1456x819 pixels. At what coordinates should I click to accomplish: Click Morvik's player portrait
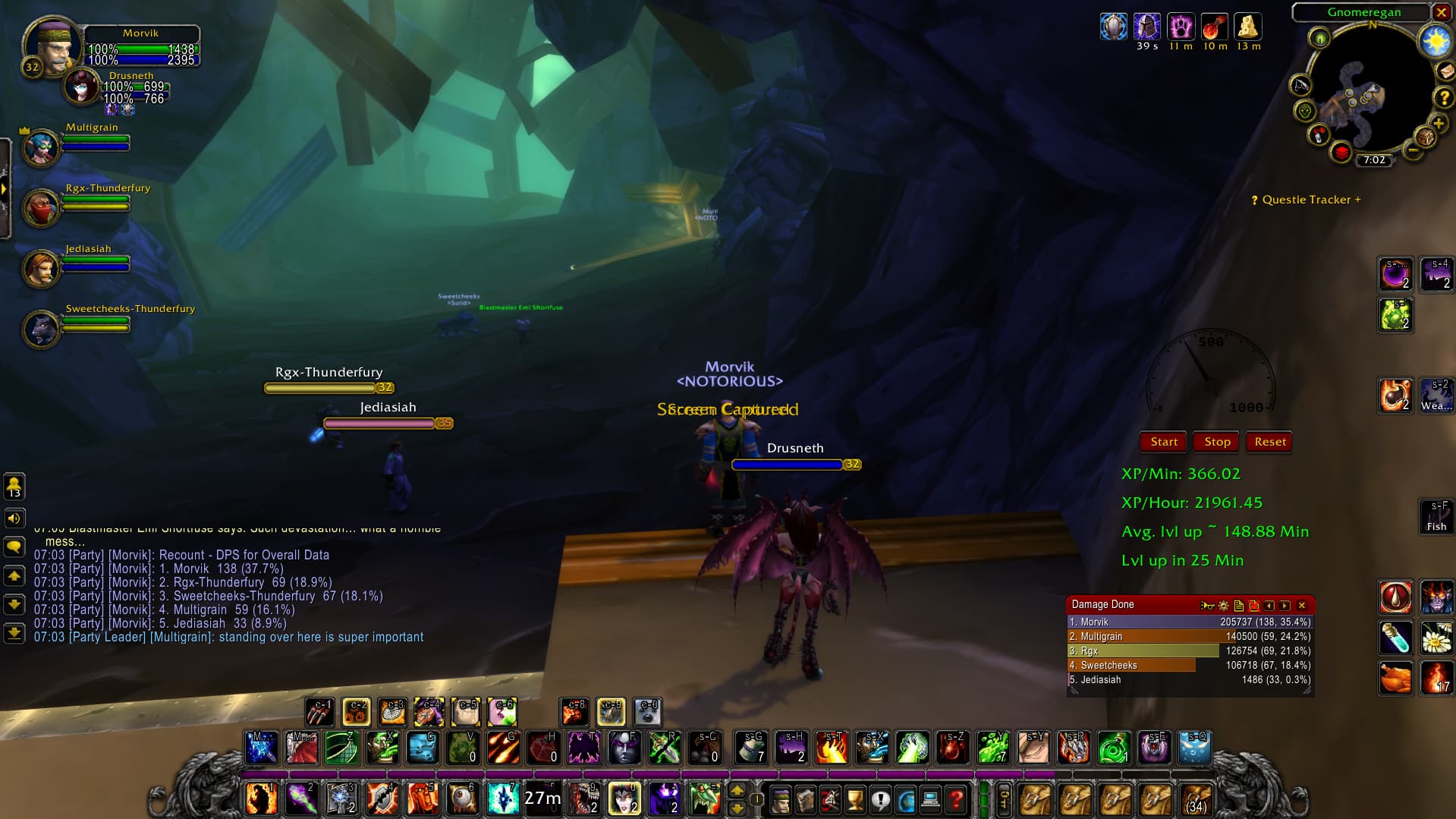point(52,44)
